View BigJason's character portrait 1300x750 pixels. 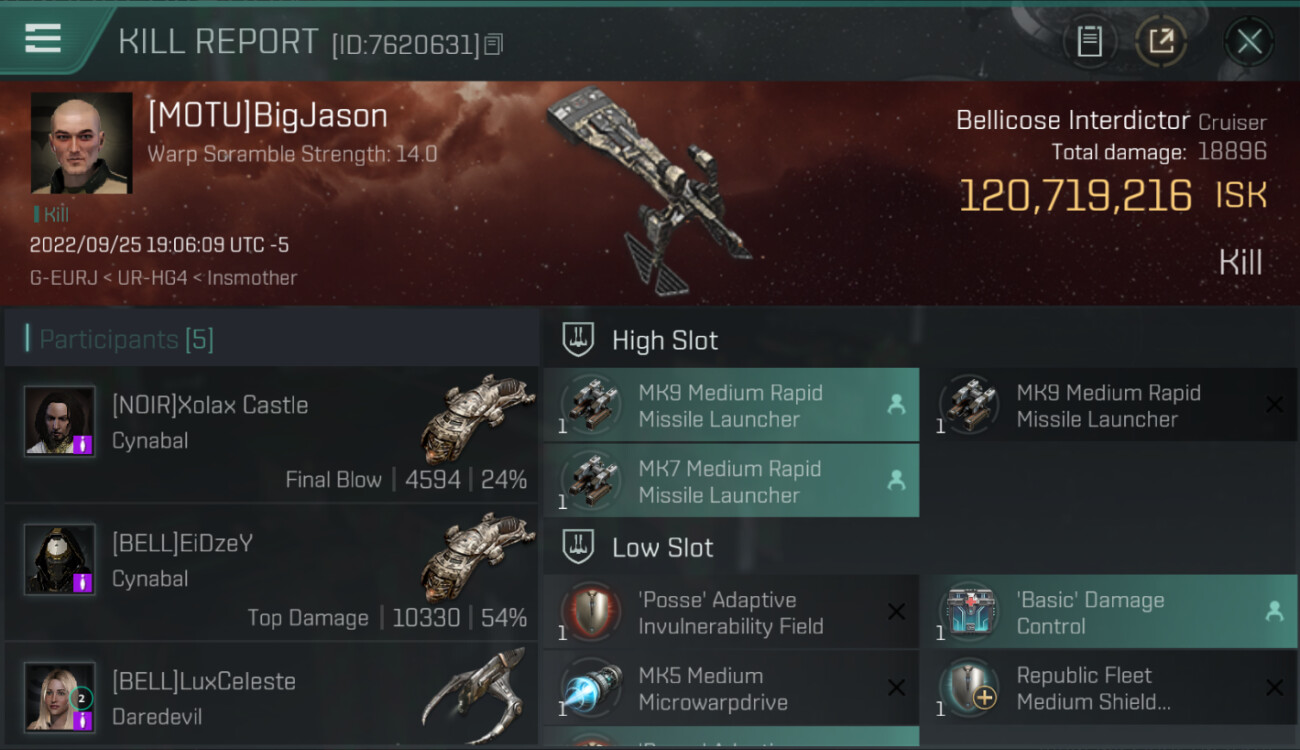point(81,142)
